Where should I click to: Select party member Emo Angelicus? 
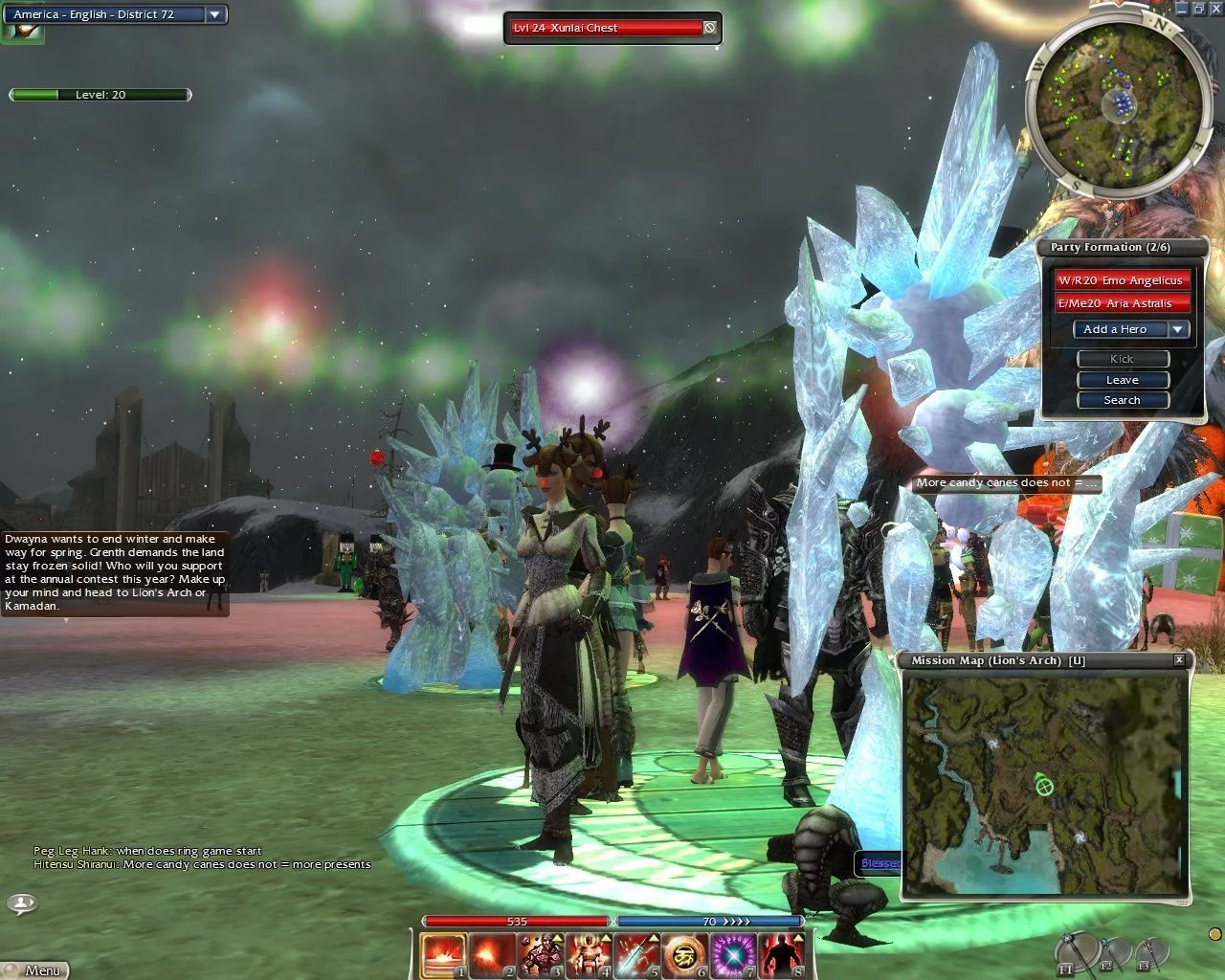pyautogui.click(x=1121, y=280)
